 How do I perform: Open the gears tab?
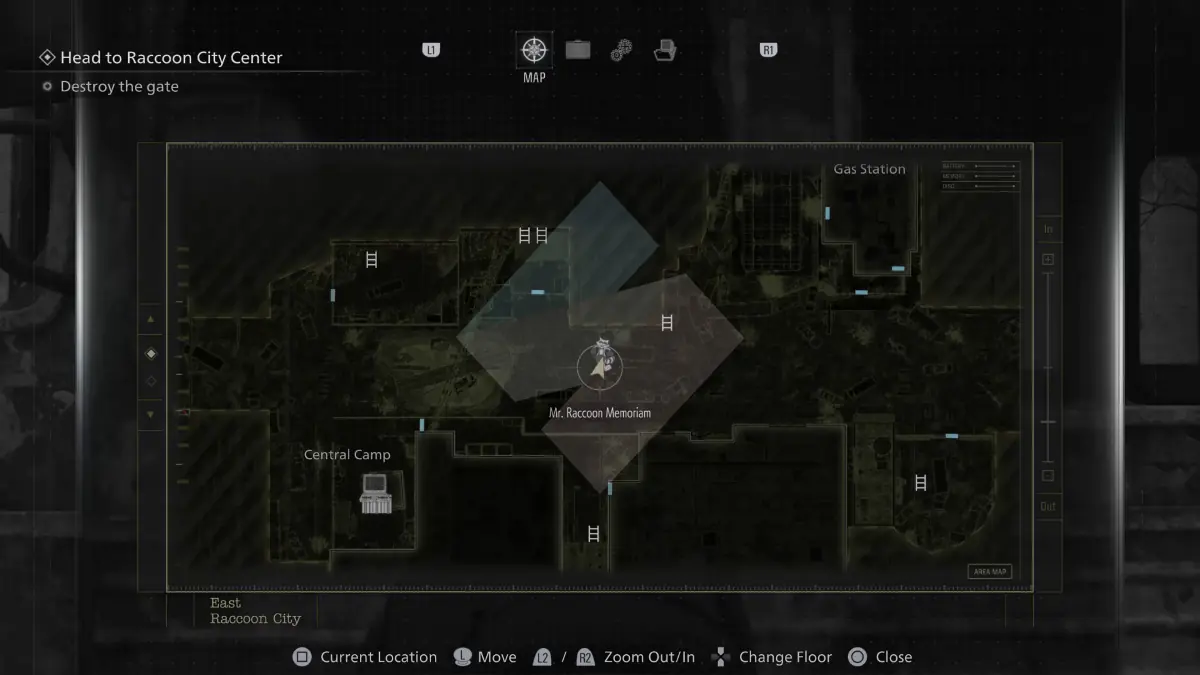click(x=621, y=50)
